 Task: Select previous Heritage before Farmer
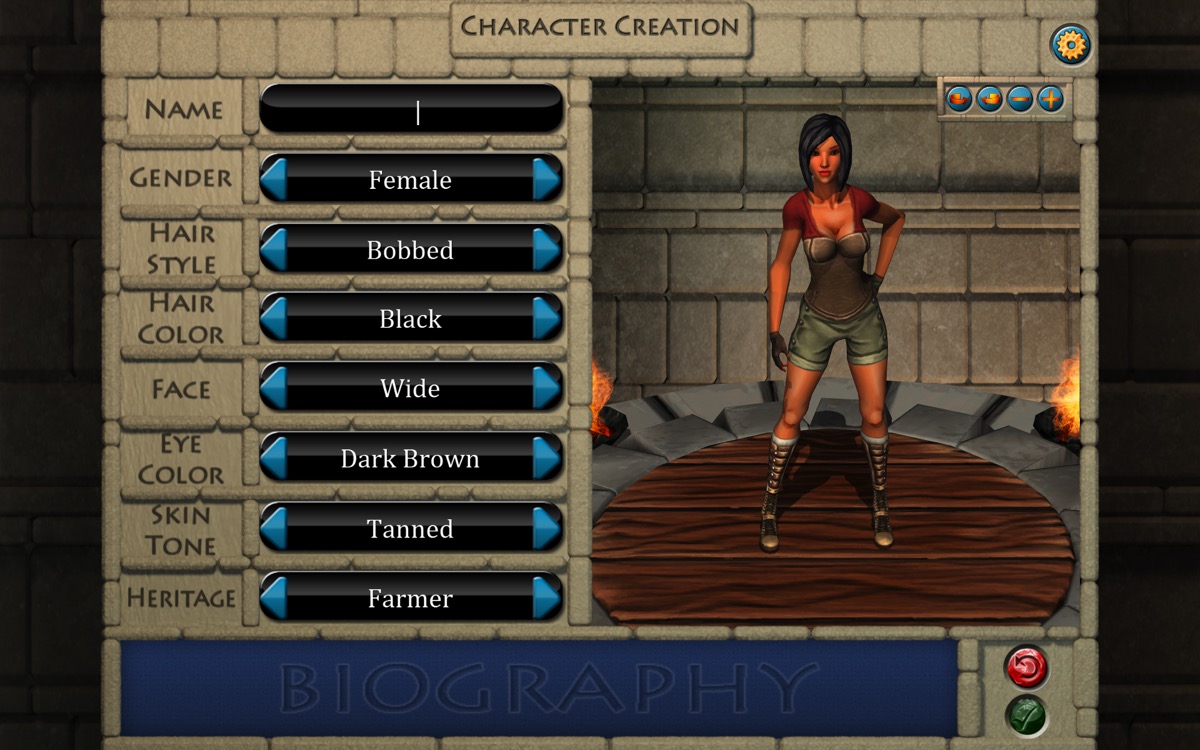[x=275, y=598]
